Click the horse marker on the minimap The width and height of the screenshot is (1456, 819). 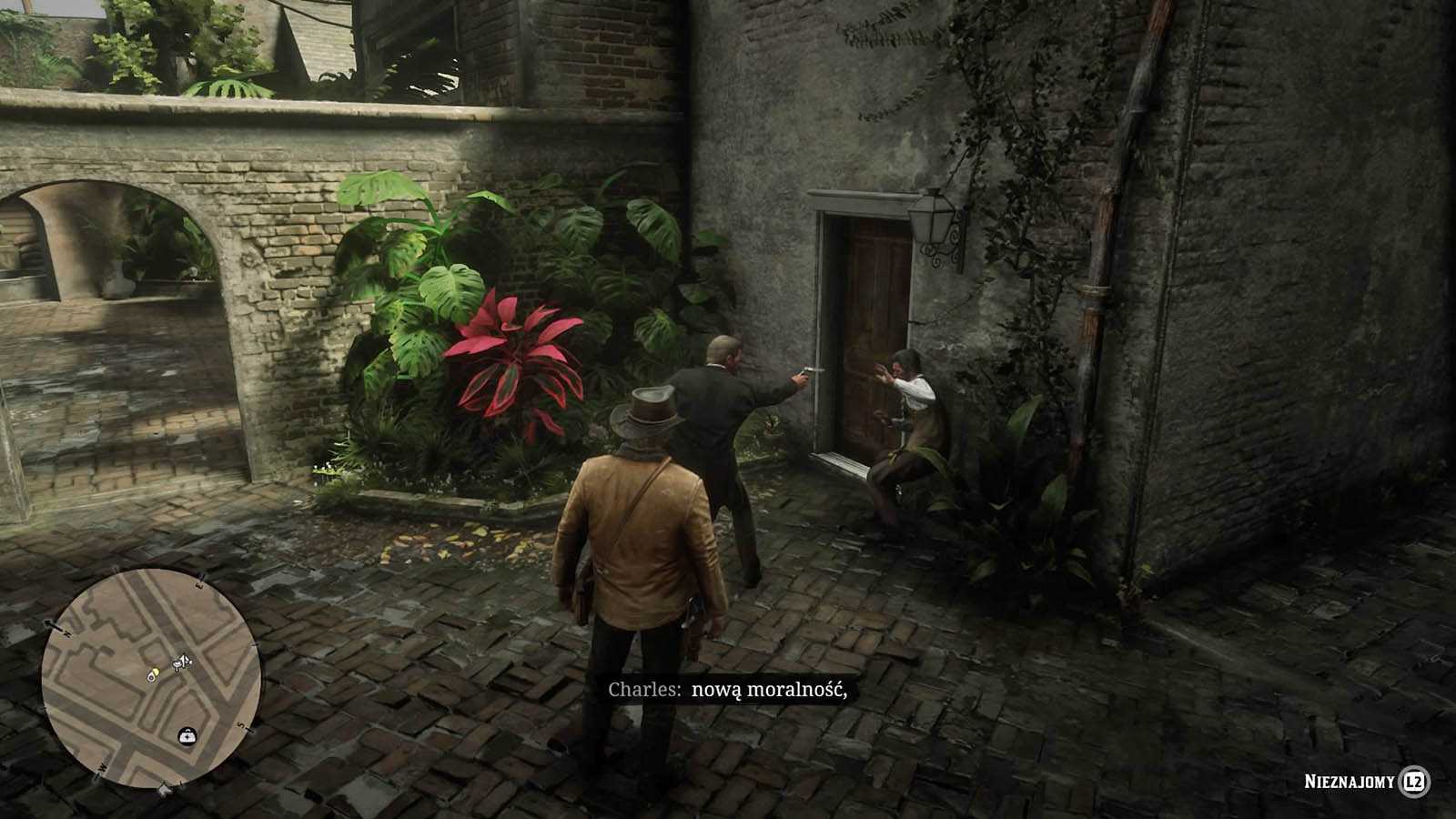184,662
